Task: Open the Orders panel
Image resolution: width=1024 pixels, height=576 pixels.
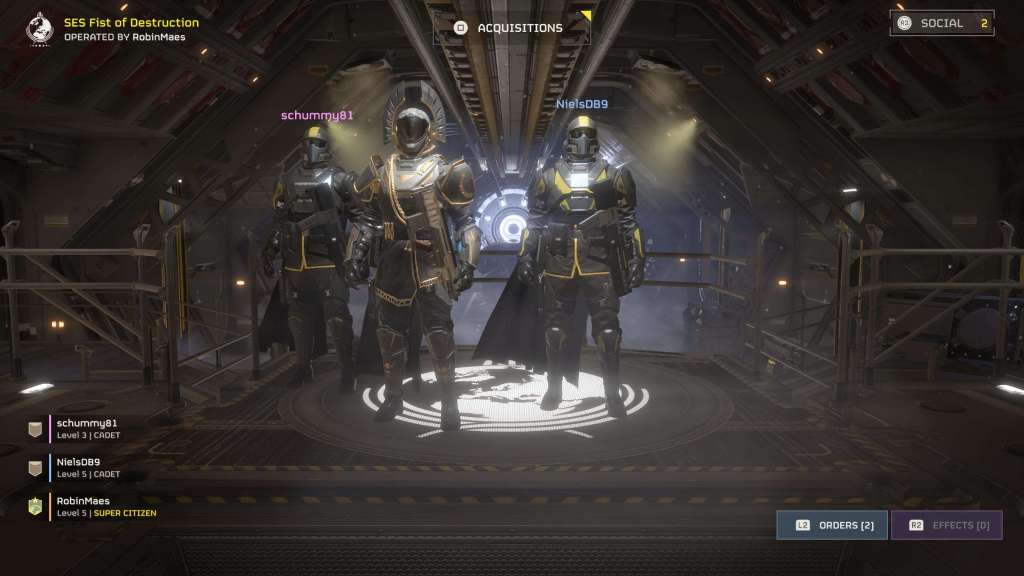Action: pyautogui.click(x=832, y=525)
